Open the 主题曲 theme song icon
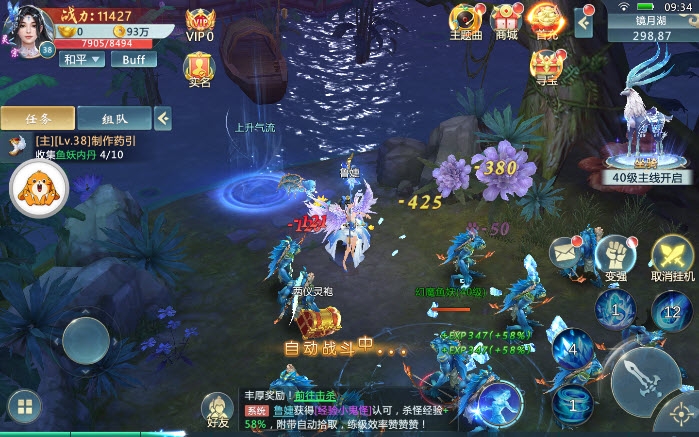Image resolution: width=699 pixels, height=437 pixels. tap(466, 21)
